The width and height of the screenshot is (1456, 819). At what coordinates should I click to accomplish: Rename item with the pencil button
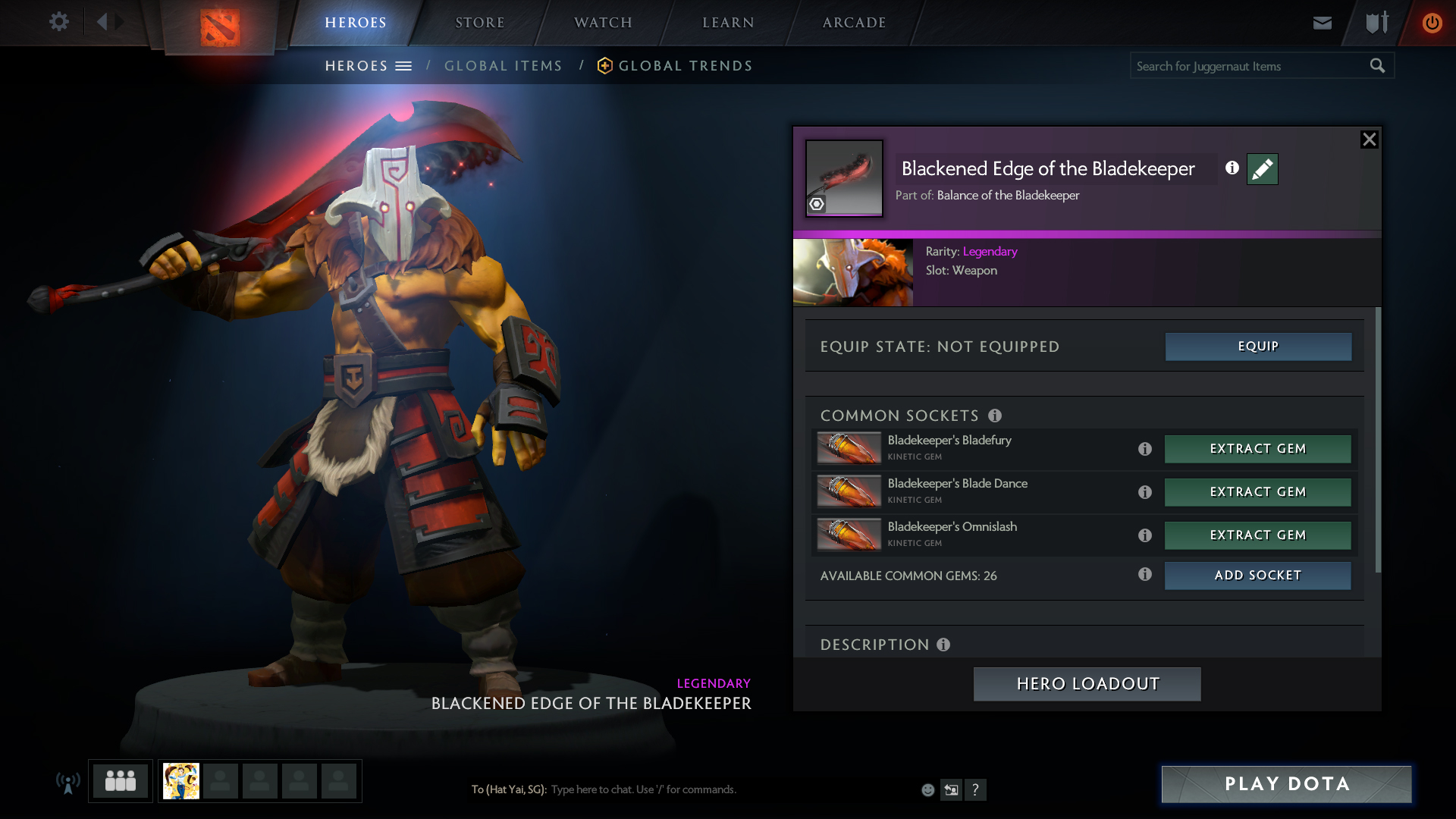point(1262,169)
